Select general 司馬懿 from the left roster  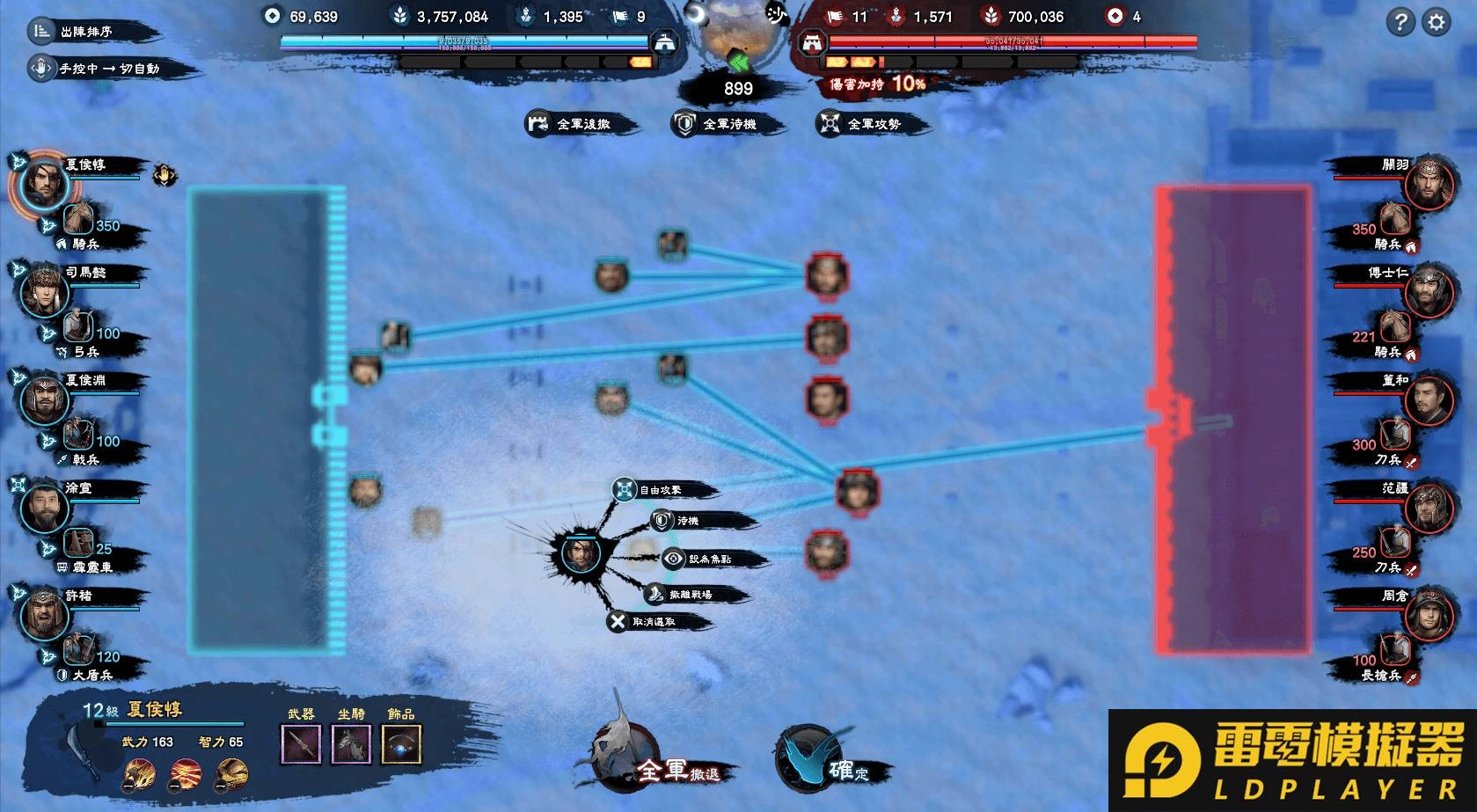44,289
